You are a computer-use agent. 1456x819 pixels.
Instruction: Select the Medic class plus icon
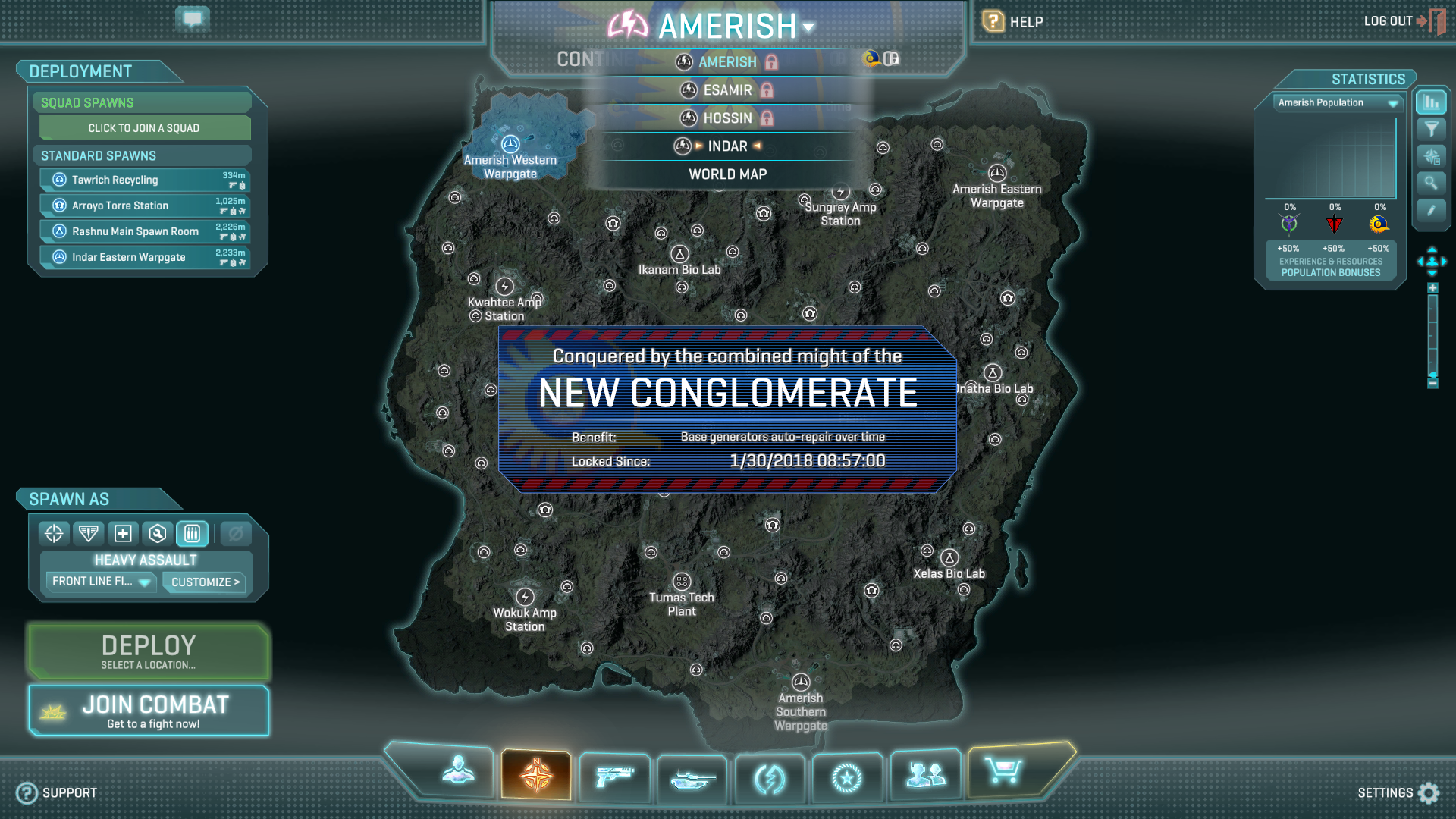(123, 534)
